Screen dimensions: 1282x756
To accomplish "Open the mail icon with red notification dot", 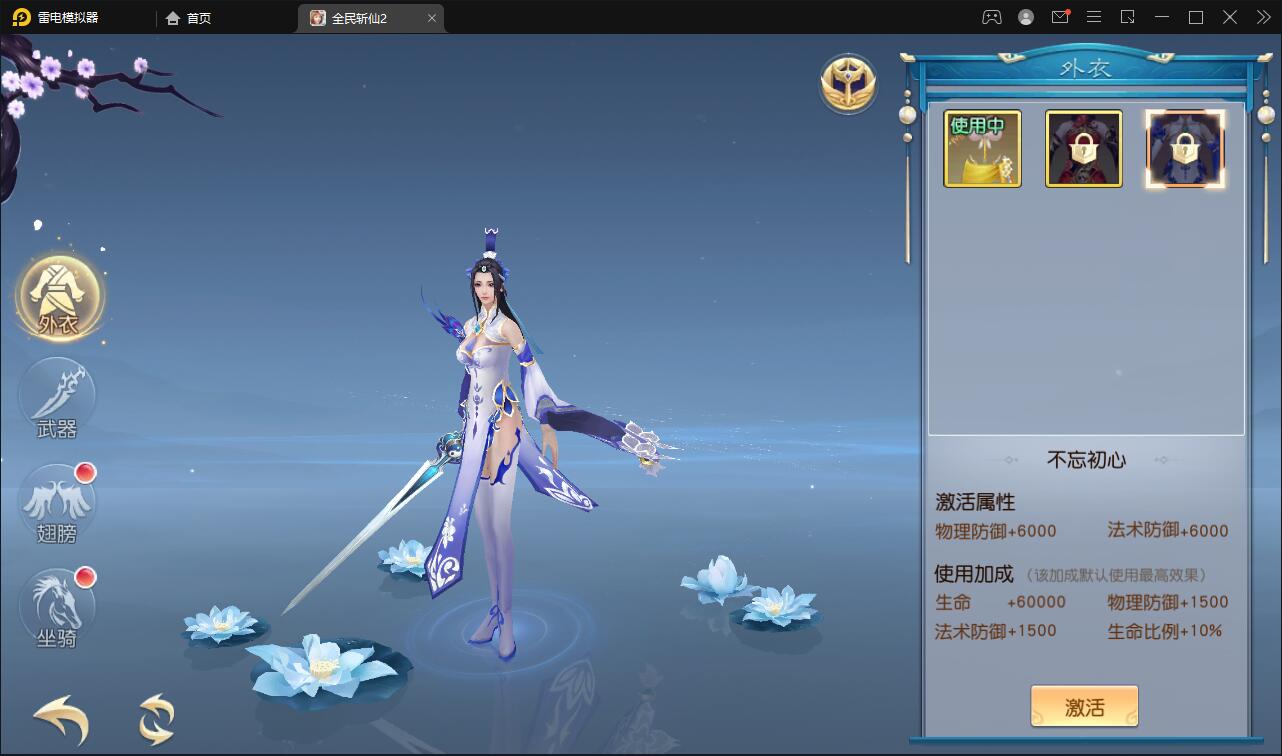I will (x=1060, y=17).
